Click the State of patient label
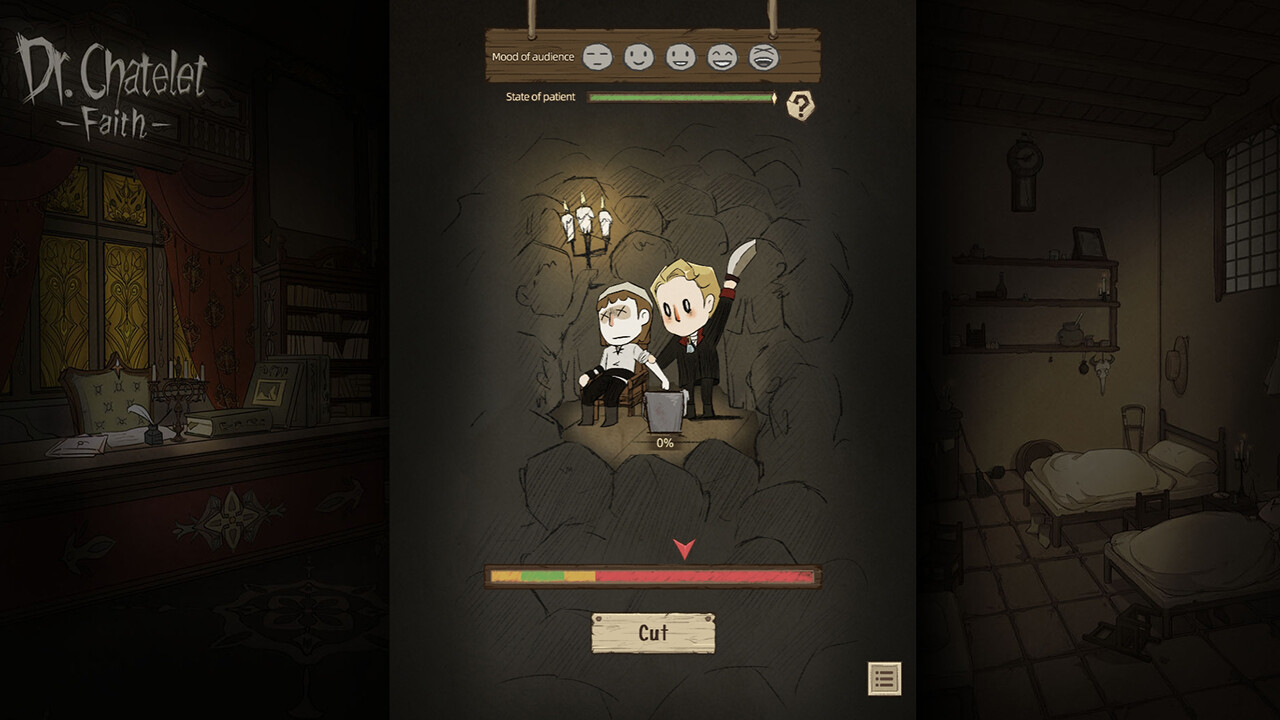 (x=541, y=97)
